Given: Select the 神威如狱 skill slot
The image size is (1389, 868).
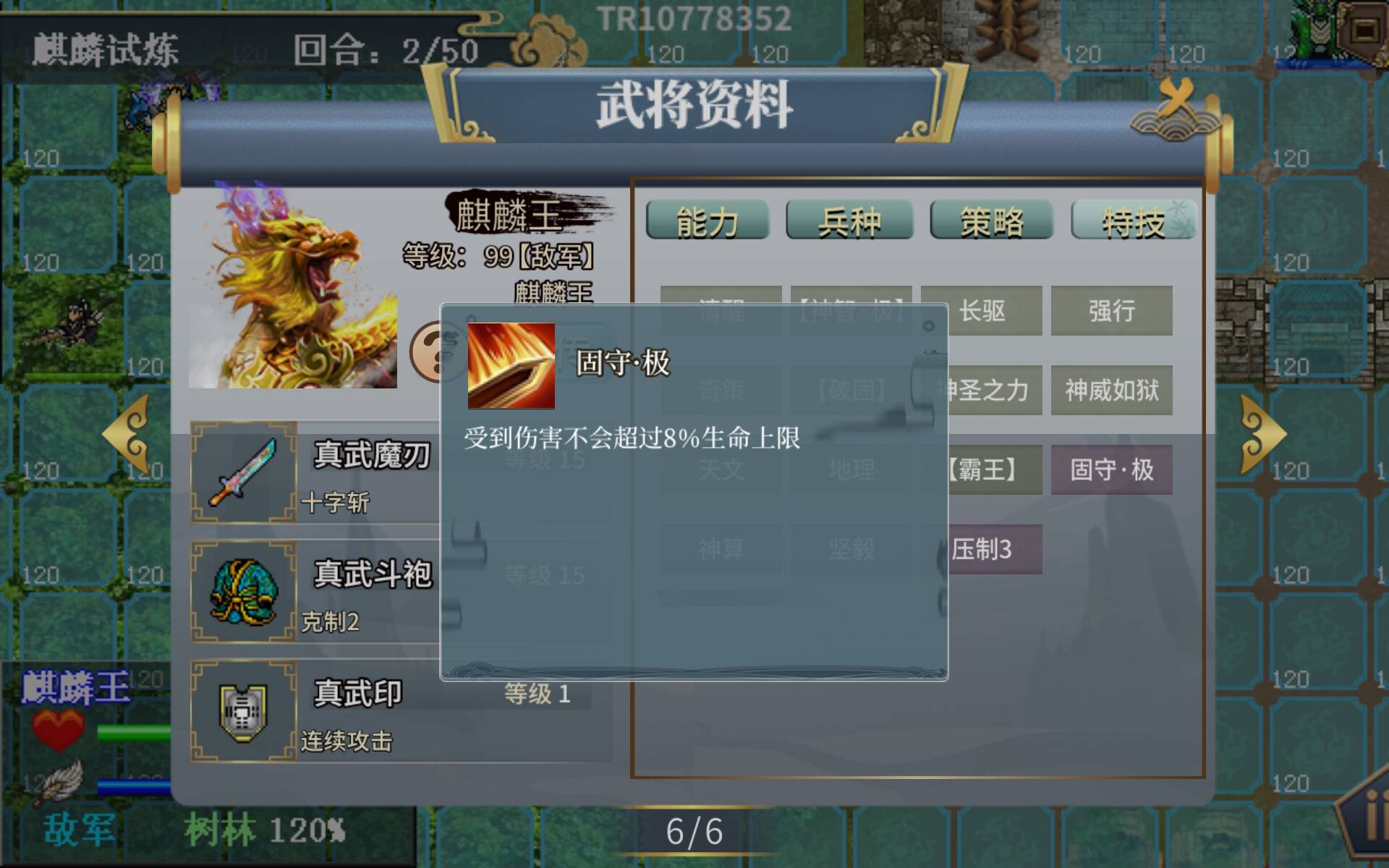Looking at the screenshot, I should click(x=1111, y=391).
